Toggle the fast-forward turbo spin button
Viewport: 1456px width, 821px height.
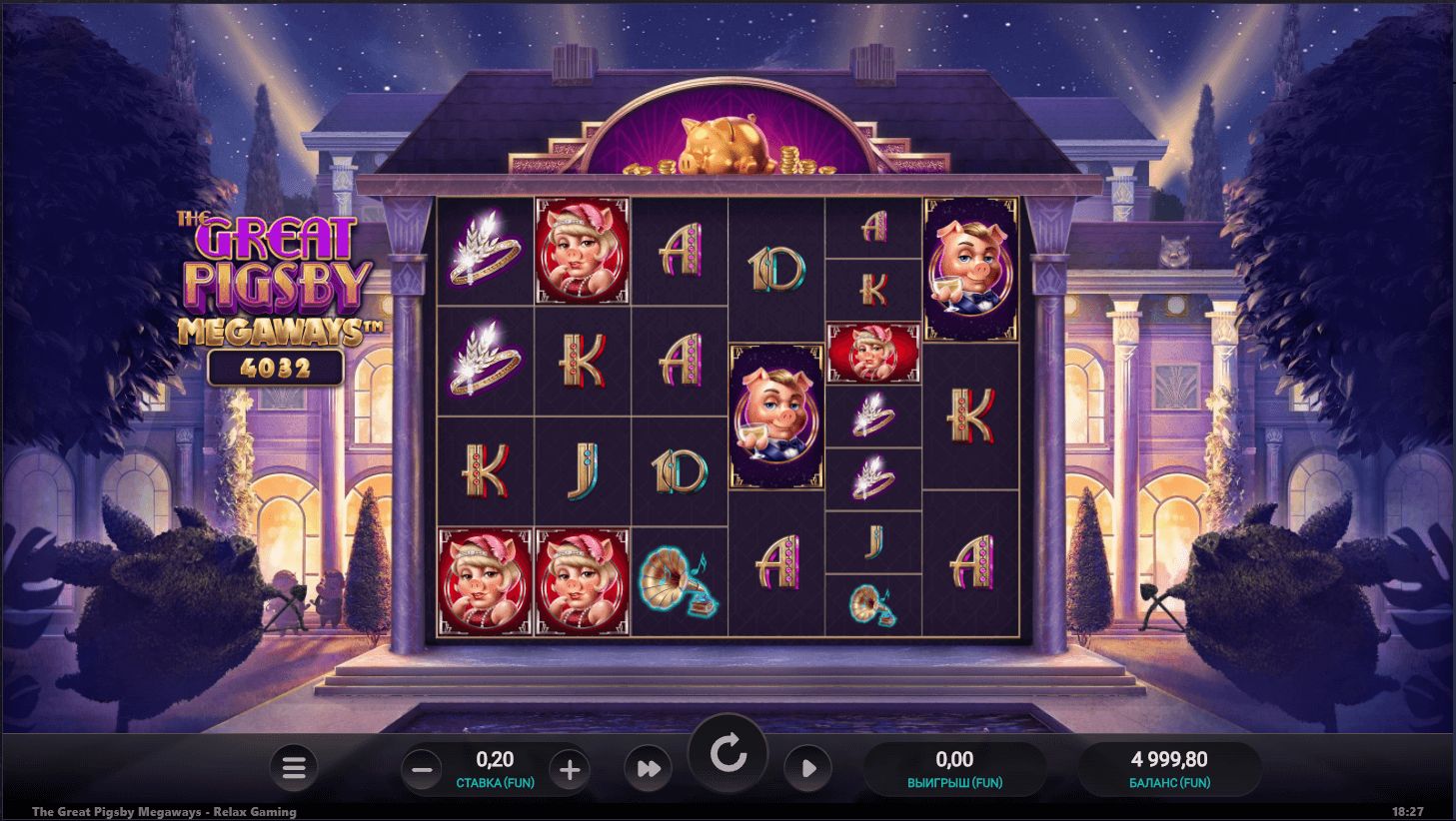648,769
